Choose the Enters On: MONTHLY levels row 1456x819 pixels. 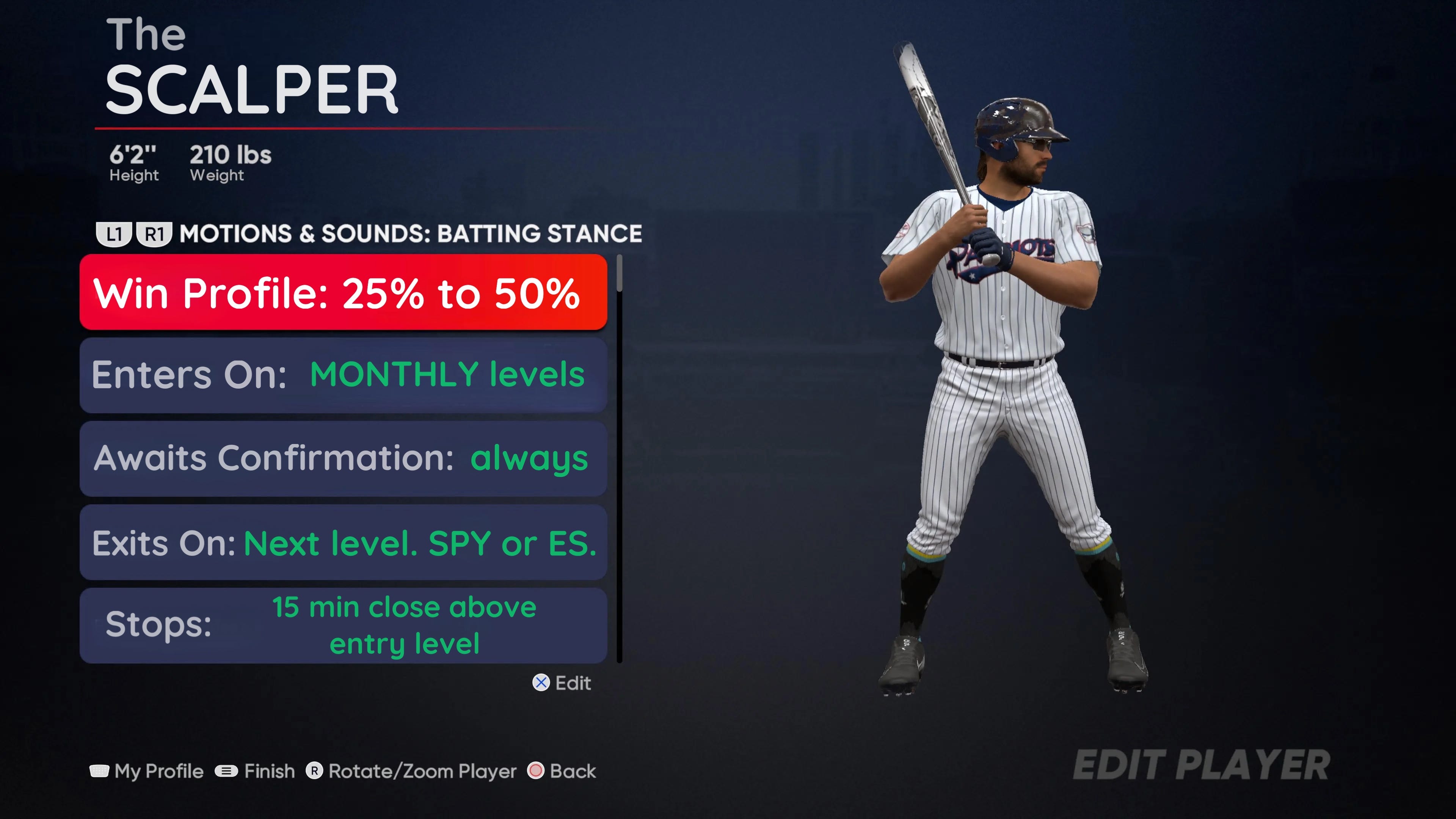point(343,375)
